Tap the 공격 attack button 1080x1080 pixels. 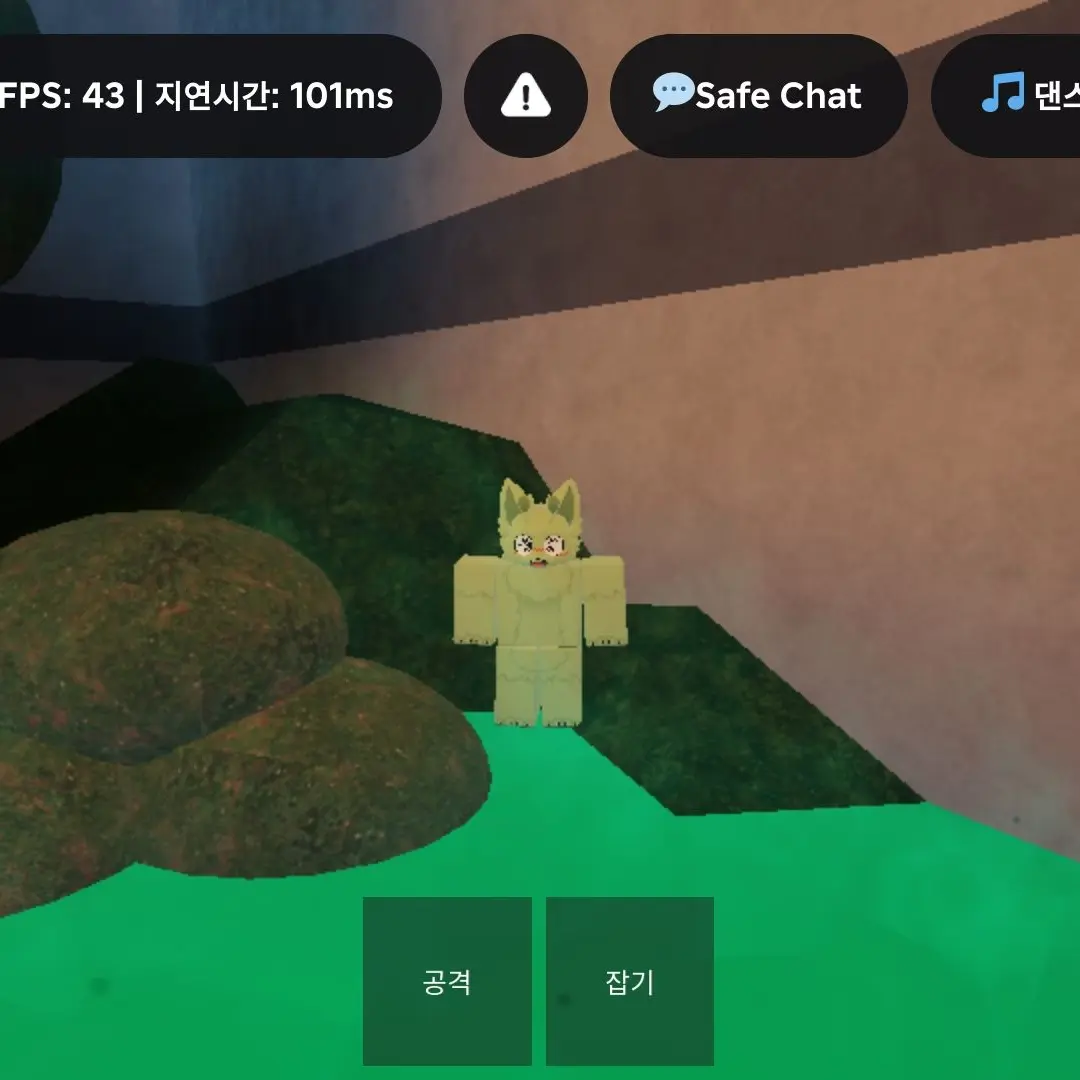(x=447, y=981)
